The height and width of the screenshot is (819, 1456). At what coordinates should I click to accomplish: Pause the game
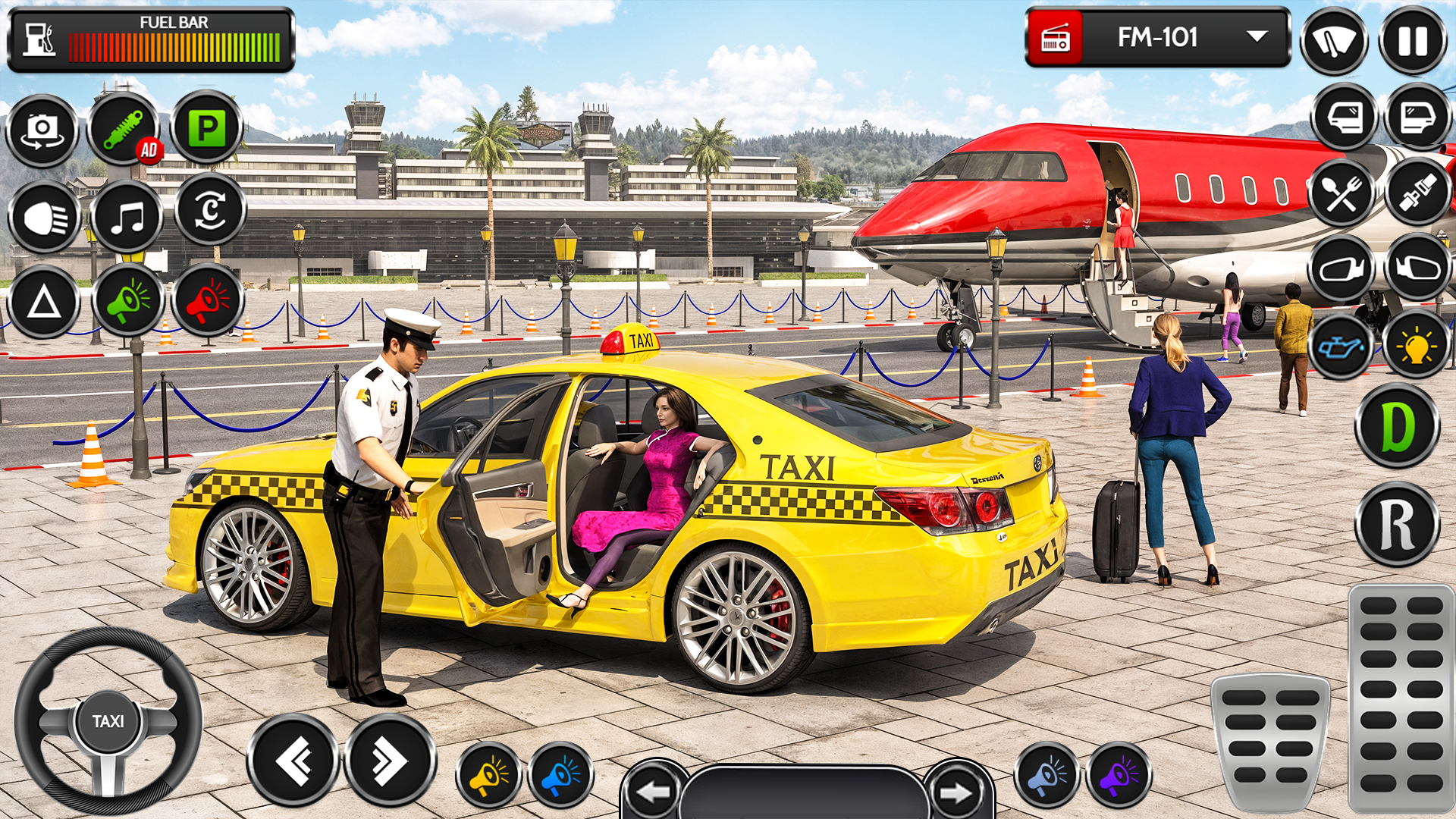coord(1417,37)
